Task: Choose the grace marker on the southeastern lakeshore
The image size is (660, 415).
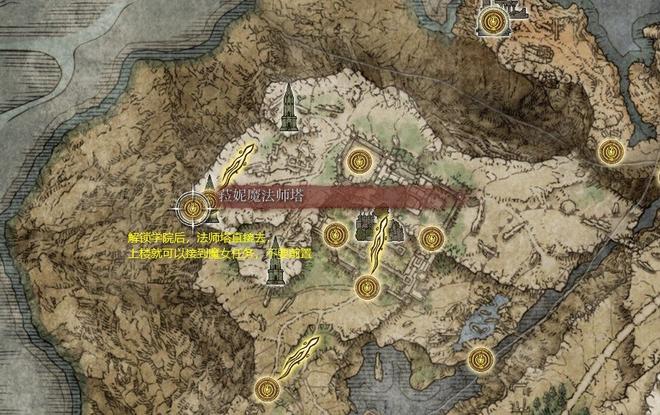Action: pos(481,357)
